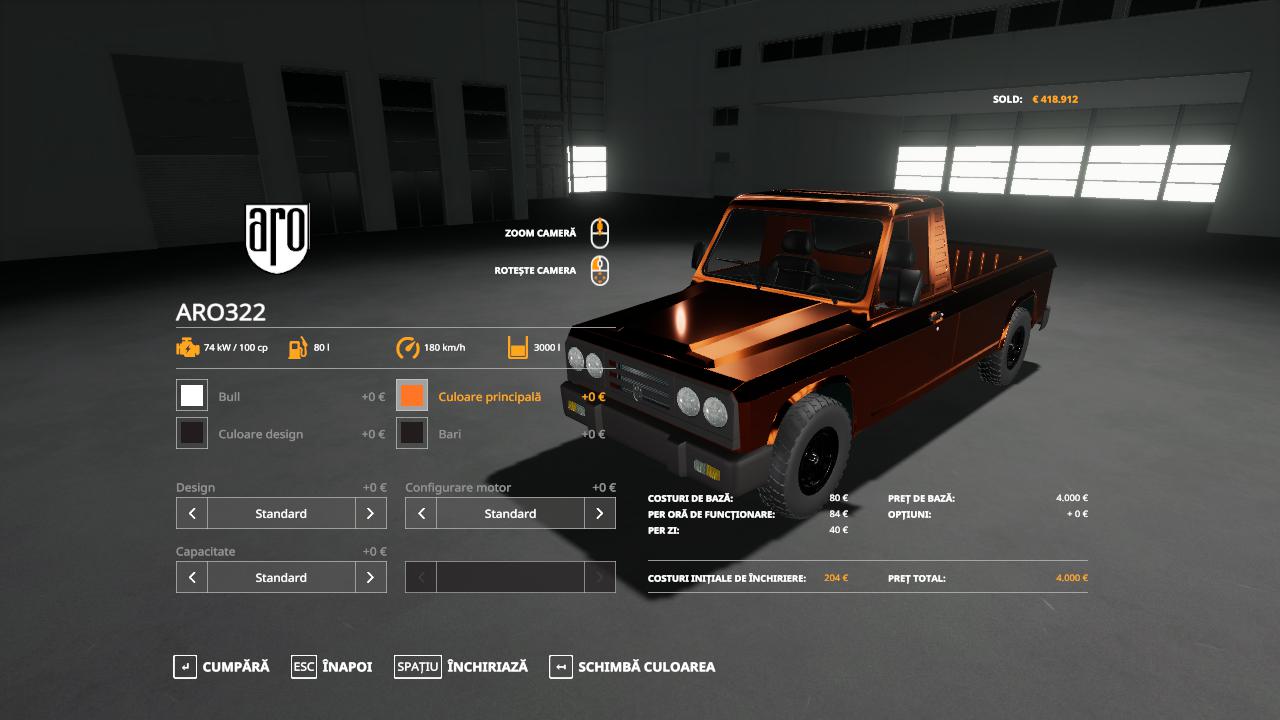Image resolution: width=1280 pixels, height=720 pixels.
Task: Go back one Configurare motor option
Action: click(x=421, y=513)
